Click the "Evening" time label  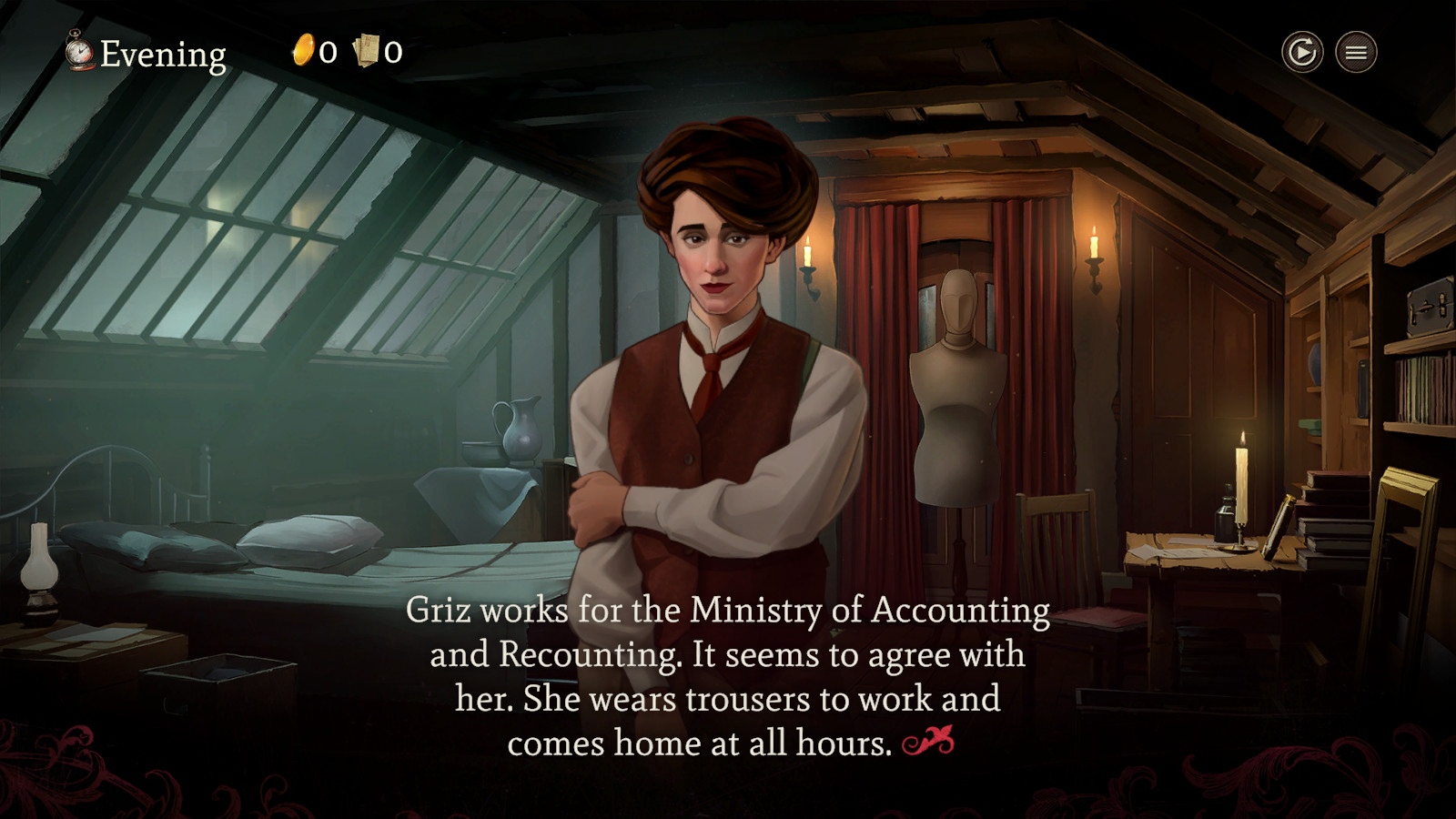click(x=164, y=53)
